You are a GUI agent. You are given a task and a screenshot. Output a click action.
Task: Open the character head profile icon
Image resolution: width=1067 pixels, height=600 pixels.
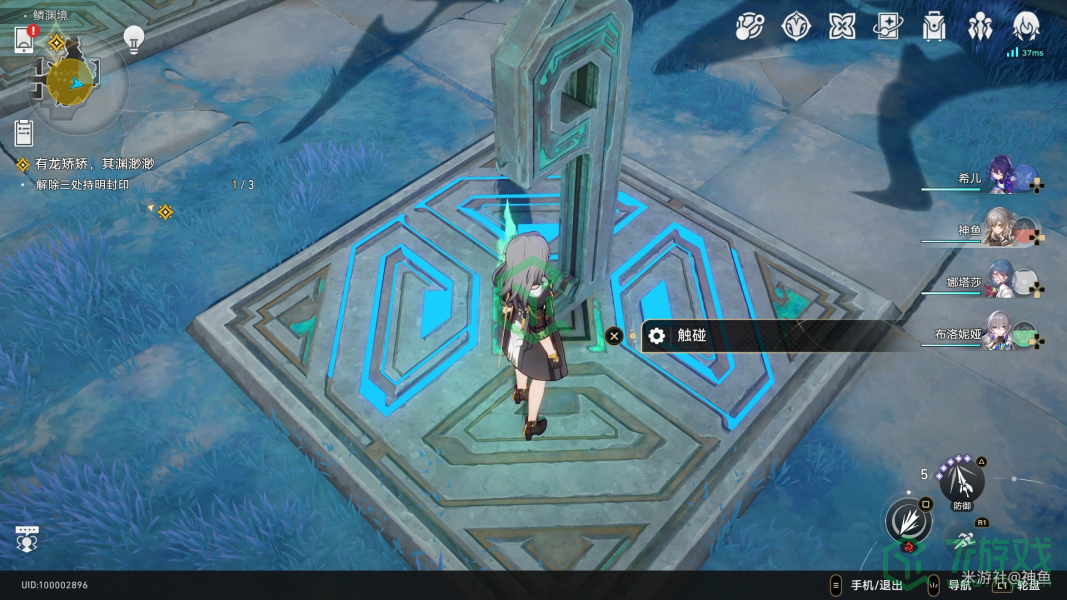coord(1026,27)
